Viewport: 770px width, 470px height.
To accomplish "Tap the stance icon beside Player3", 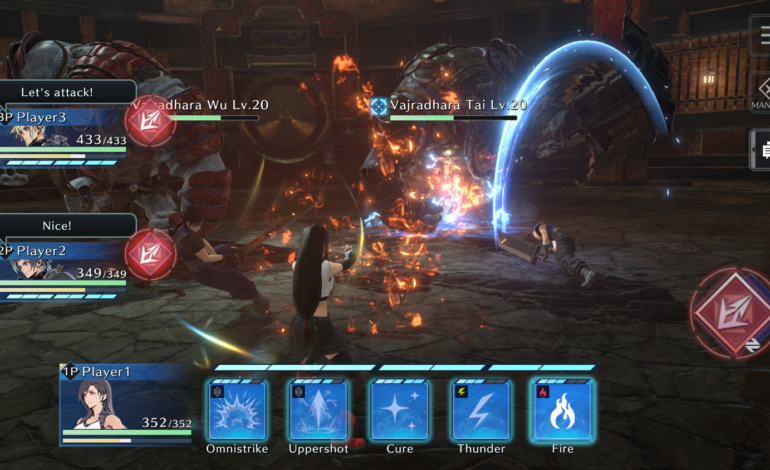I will [x=151, y=122].
